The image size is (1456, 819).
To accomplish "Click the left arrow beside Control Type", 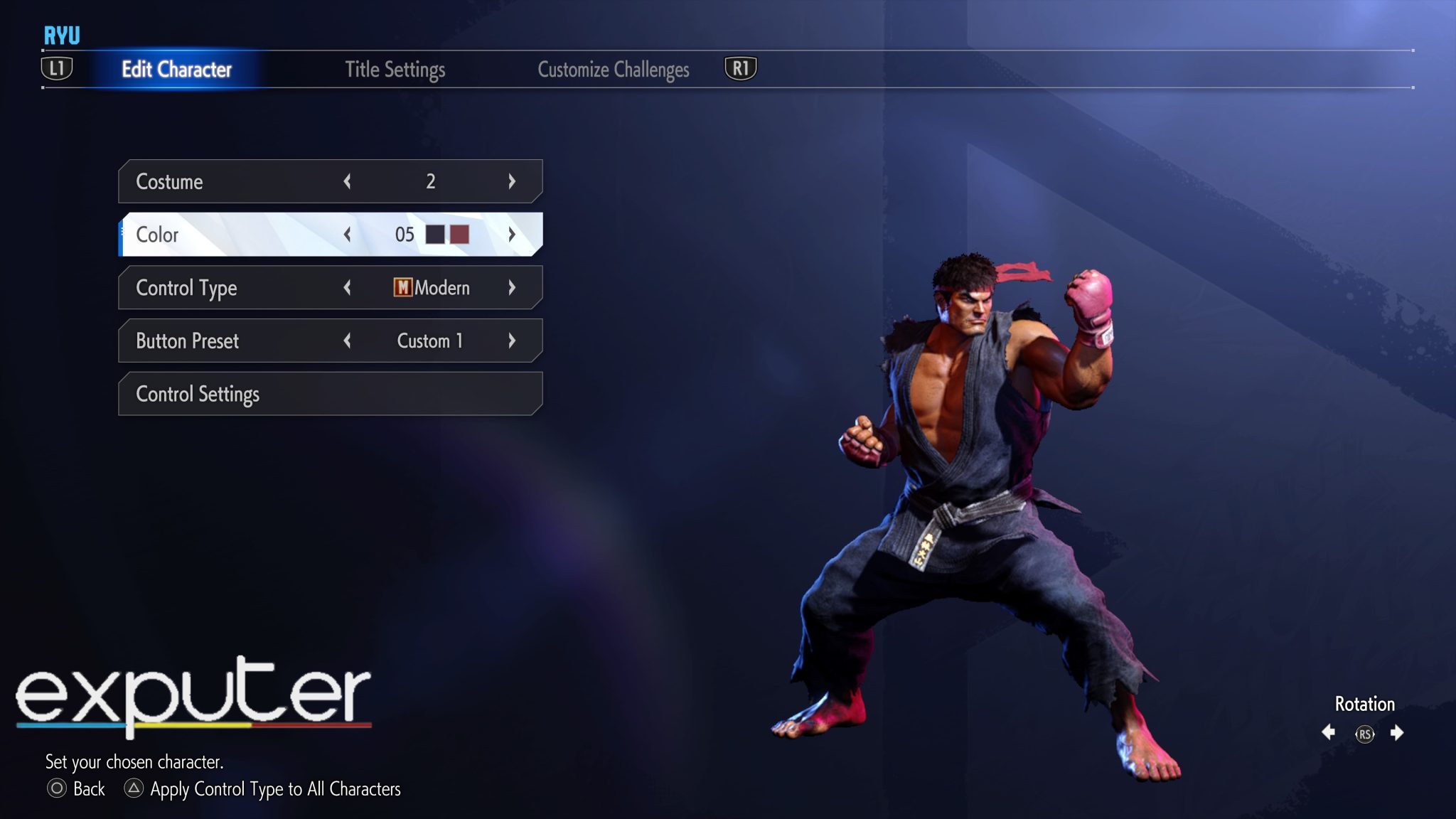I will [348, 288].
